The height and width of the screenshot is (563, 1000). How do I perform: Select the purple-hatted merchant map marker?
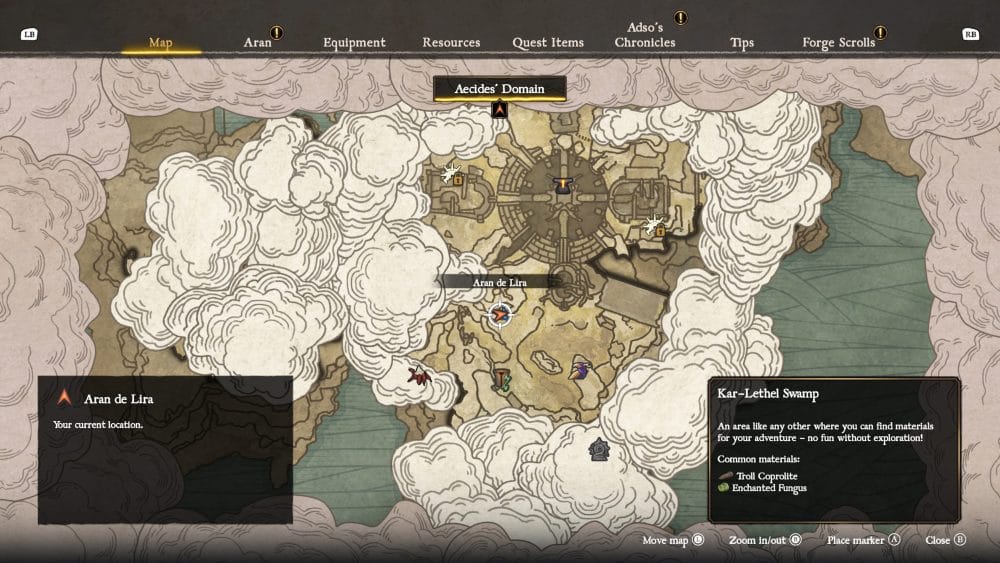(579, 371)
